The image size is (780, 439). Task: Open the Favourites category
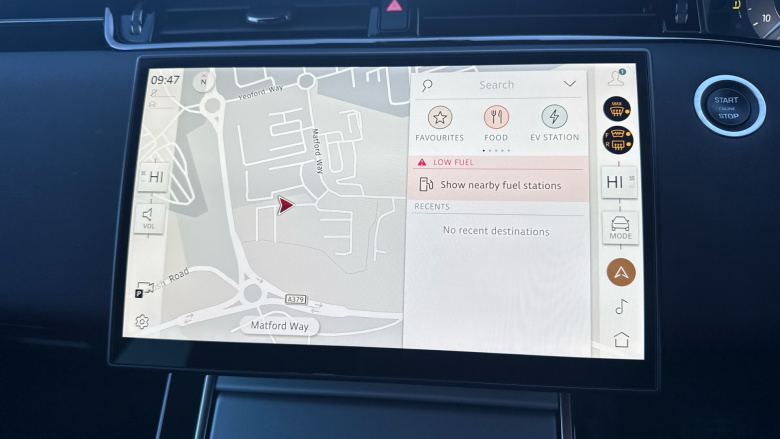pyautogui.click(x=440, y=117)
